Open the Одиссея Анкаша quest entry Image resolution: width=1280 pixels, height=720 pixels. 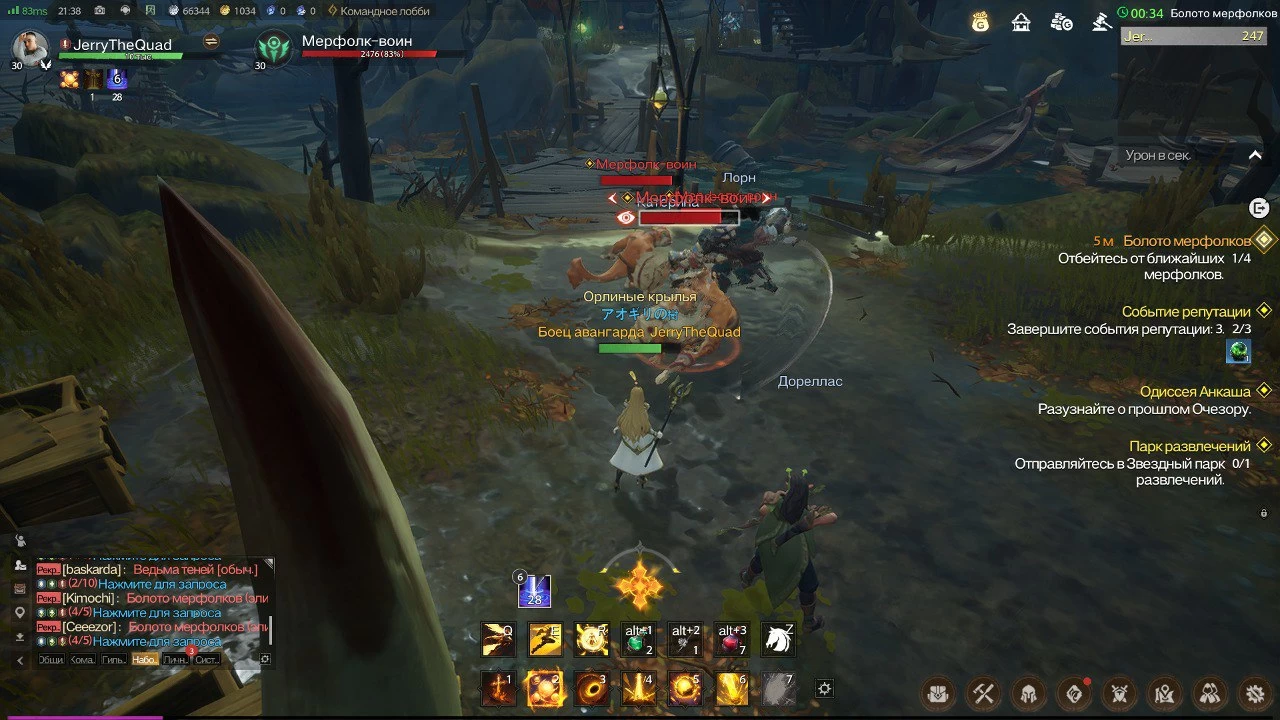(x=1195, y=391)
